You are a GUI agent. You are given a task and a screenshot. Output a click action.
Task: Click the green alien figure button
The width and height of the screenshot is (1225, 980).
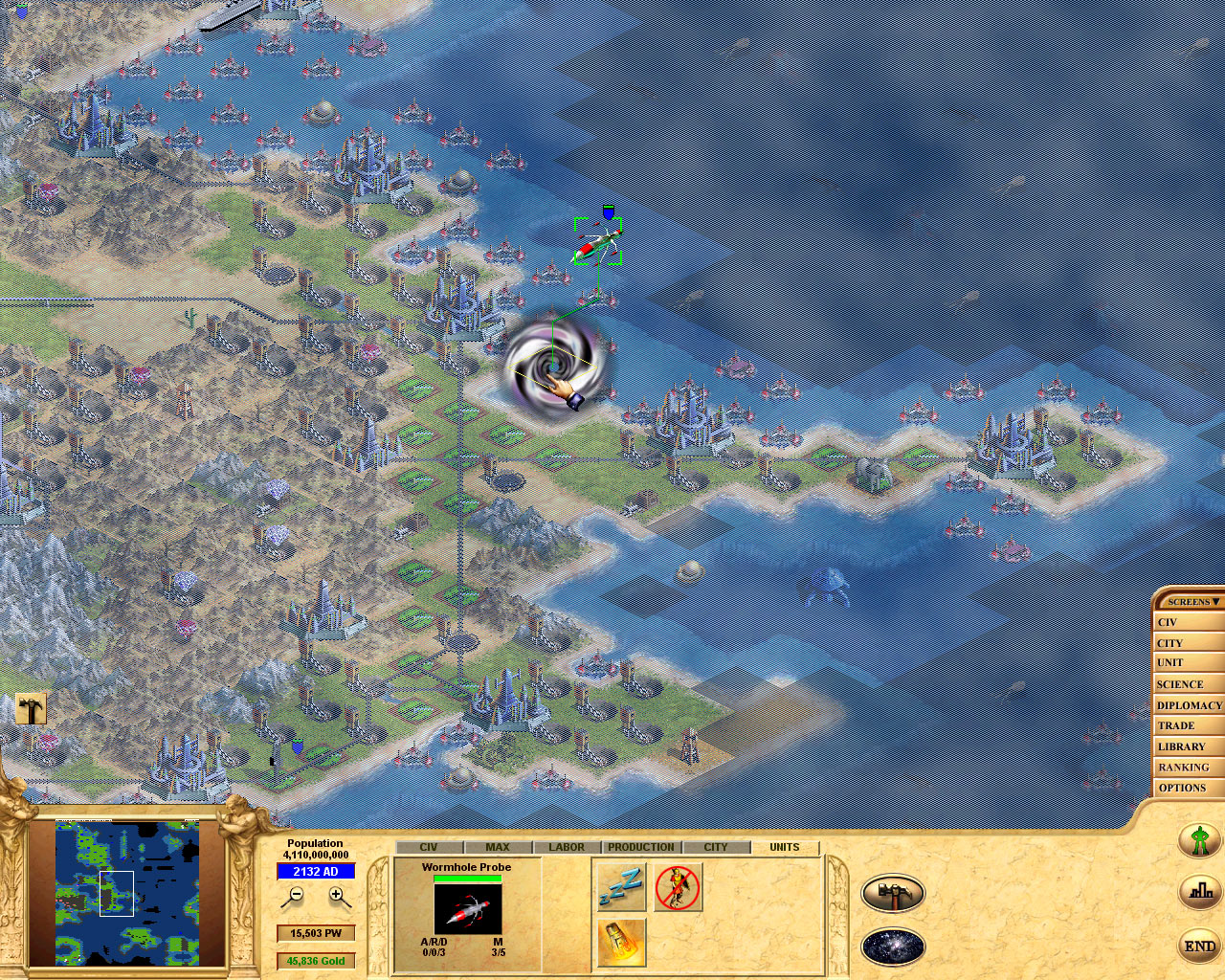tap(1199, 841)
